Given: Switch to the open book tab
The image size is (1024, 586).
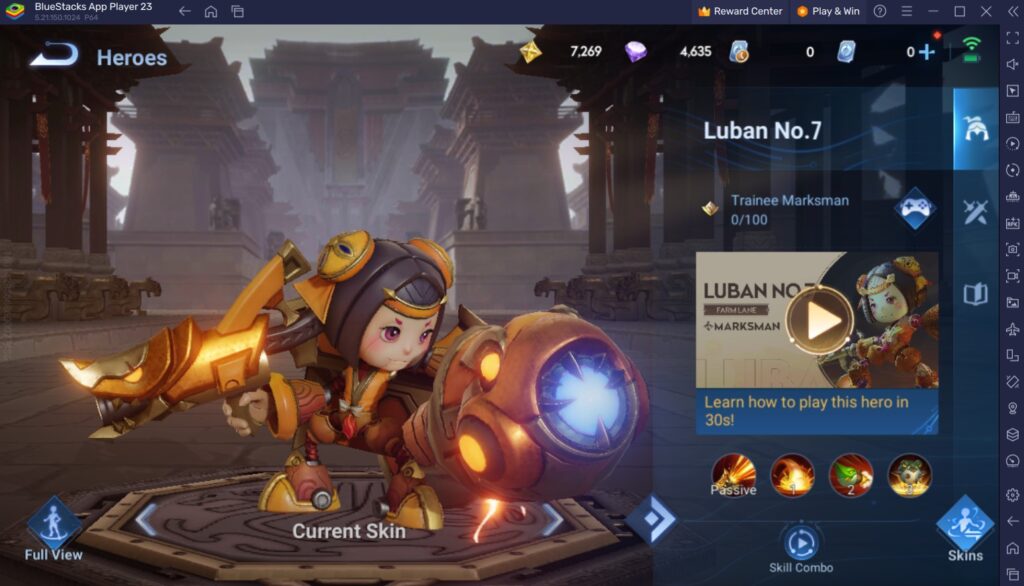Looking at the screenshot, I should [x=975, y=294].
